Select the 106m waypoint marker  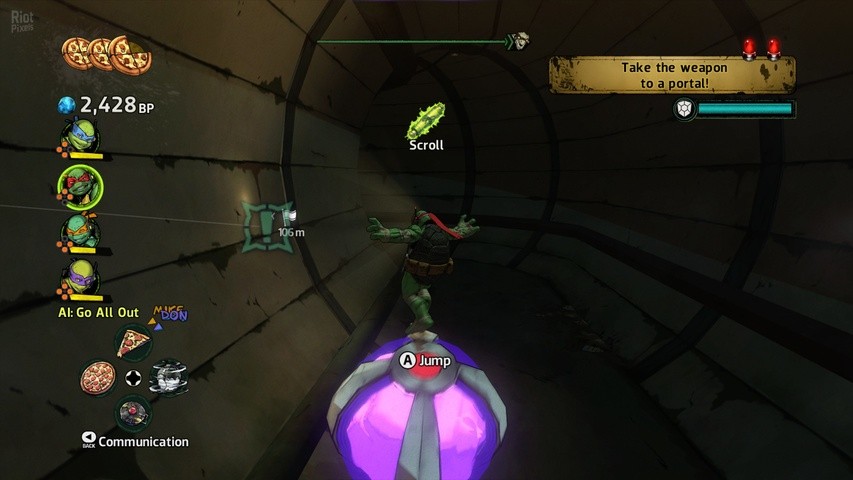269,223
